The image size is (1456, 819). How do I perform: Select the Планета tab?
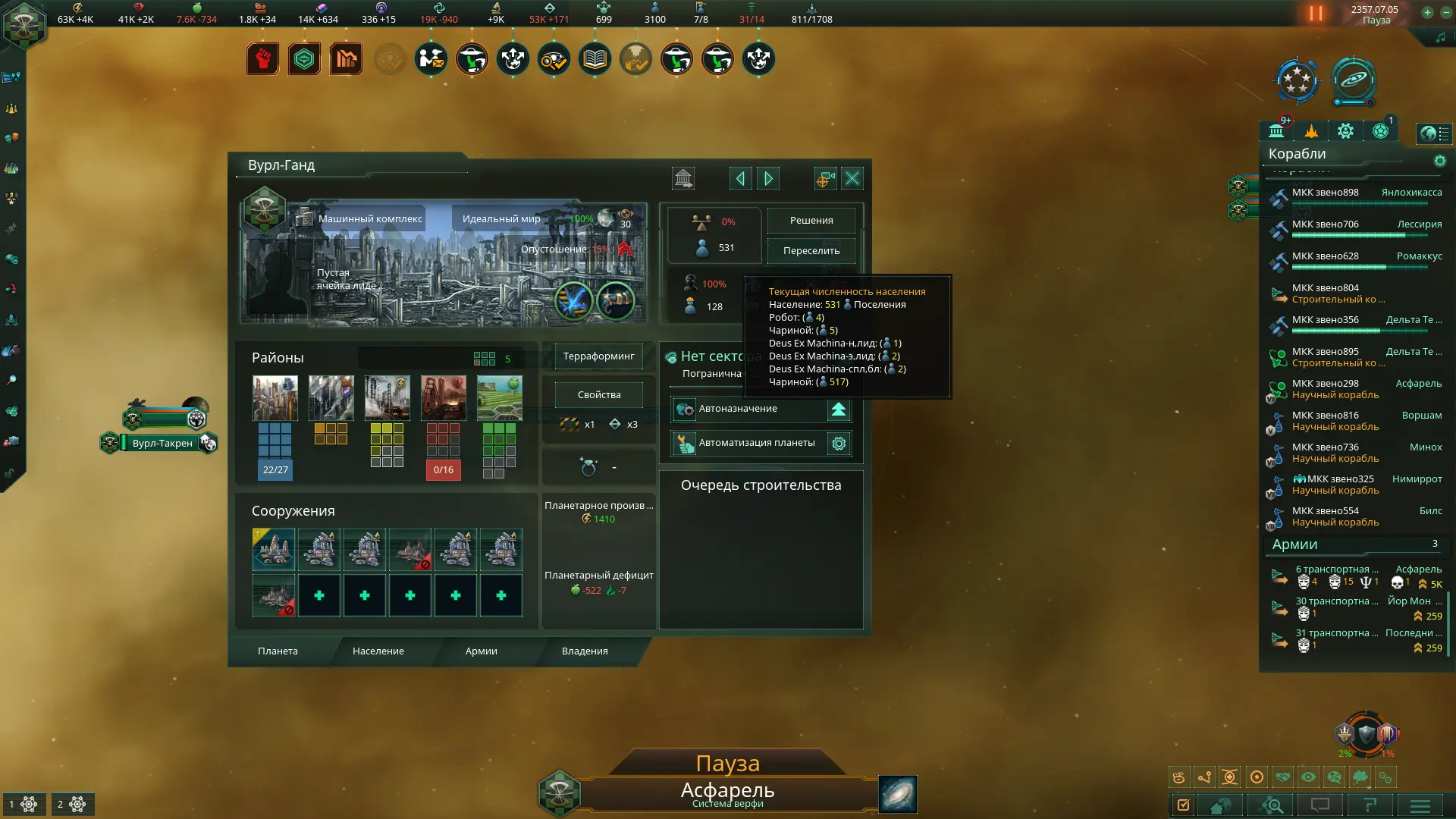click(x=278, y=651)
